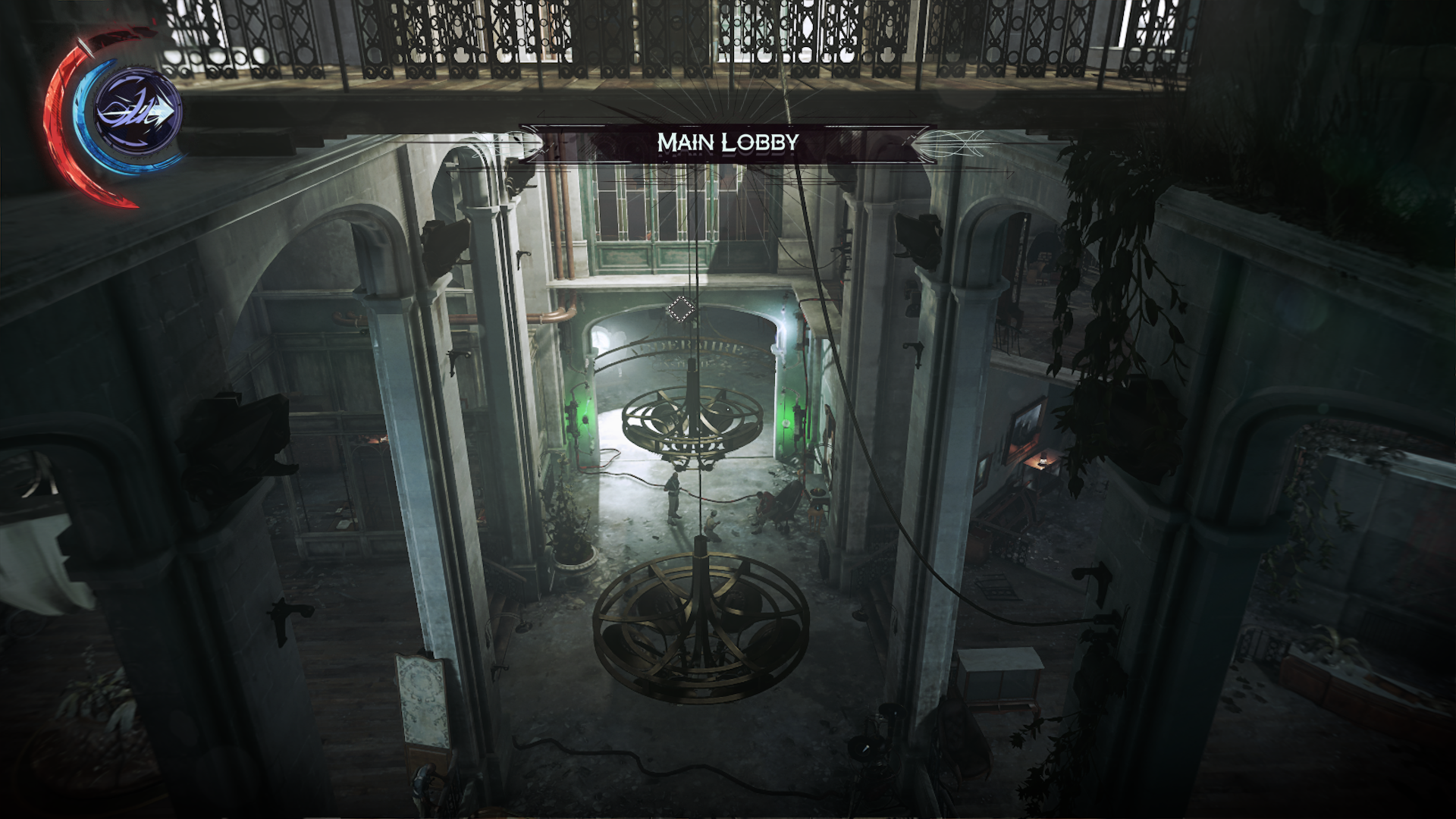Click the diamond objective marker
Viewport: 1456px width, 819px height.
click(680, 309)
